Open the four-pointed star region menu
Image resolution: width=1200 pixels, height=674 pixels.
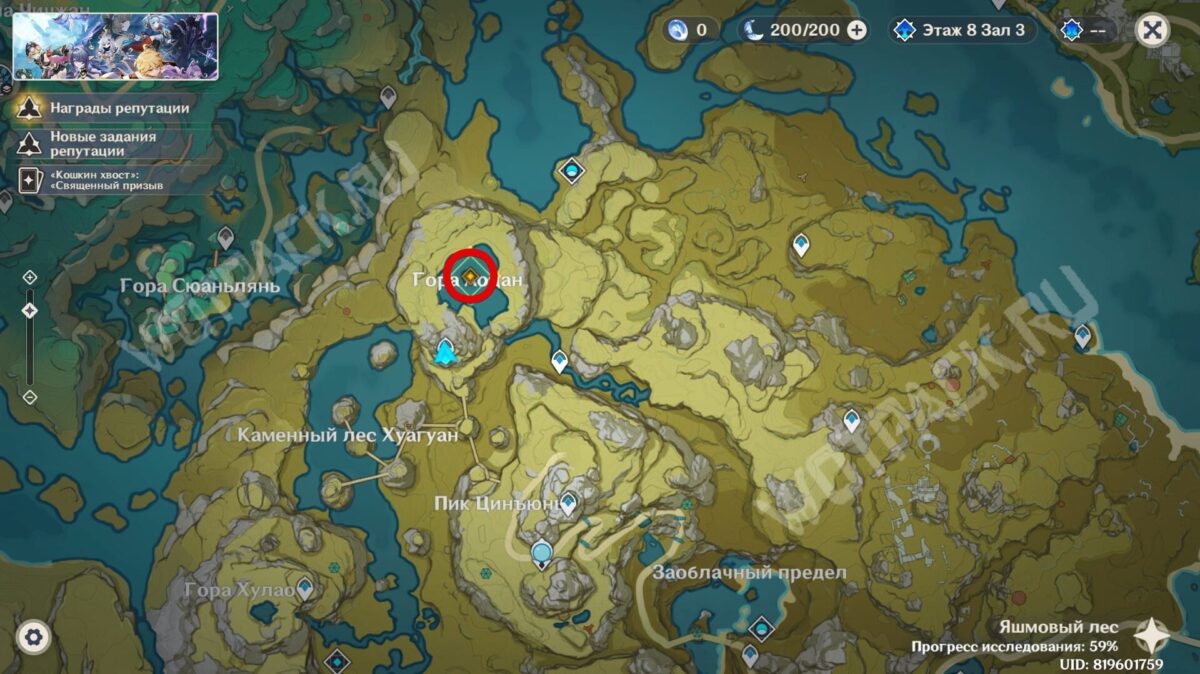pos(1151,635)
